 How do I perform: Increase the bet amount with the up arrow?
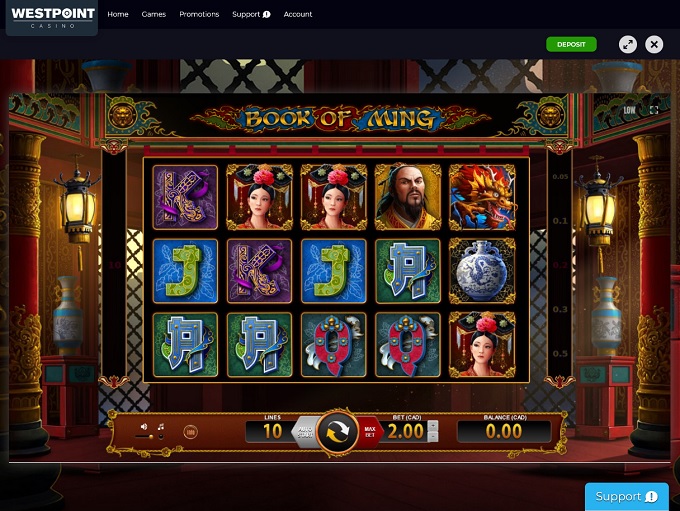tap(432, 425)
